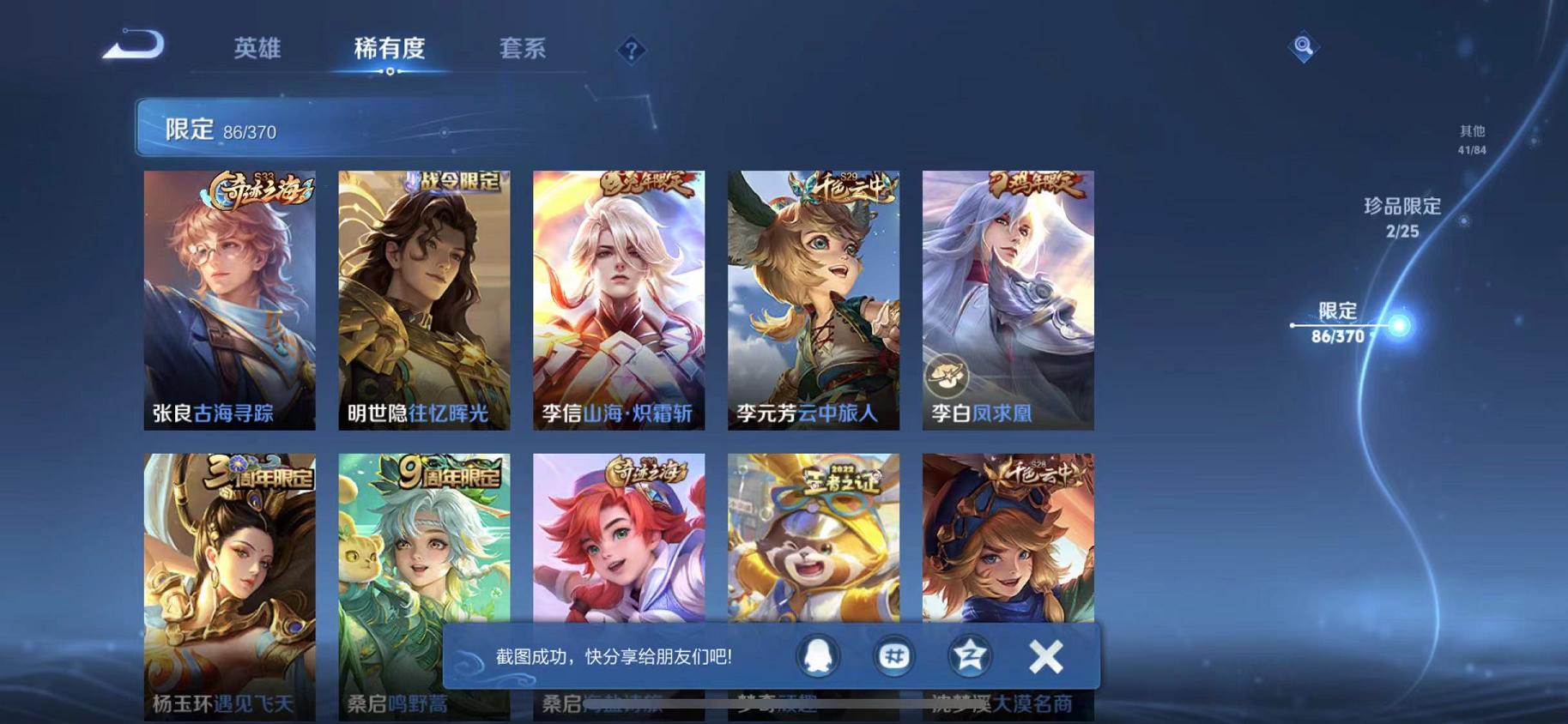Screen dimensions: 1568x724
Task: Open search with the magnifier icon
Action: tap(1303, 47)
